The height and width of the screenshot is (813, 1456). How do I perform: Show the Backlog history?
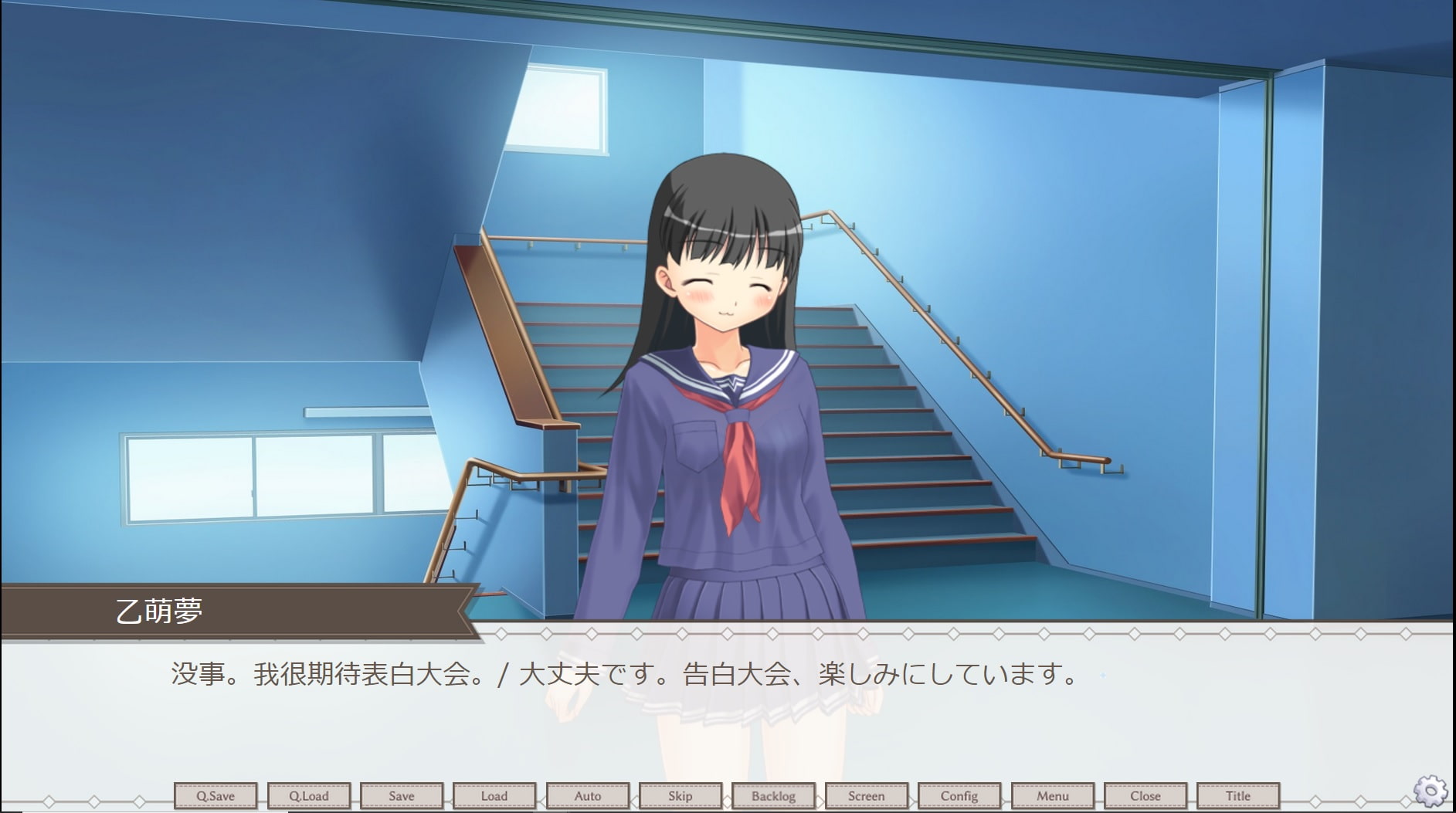point(773,795)
